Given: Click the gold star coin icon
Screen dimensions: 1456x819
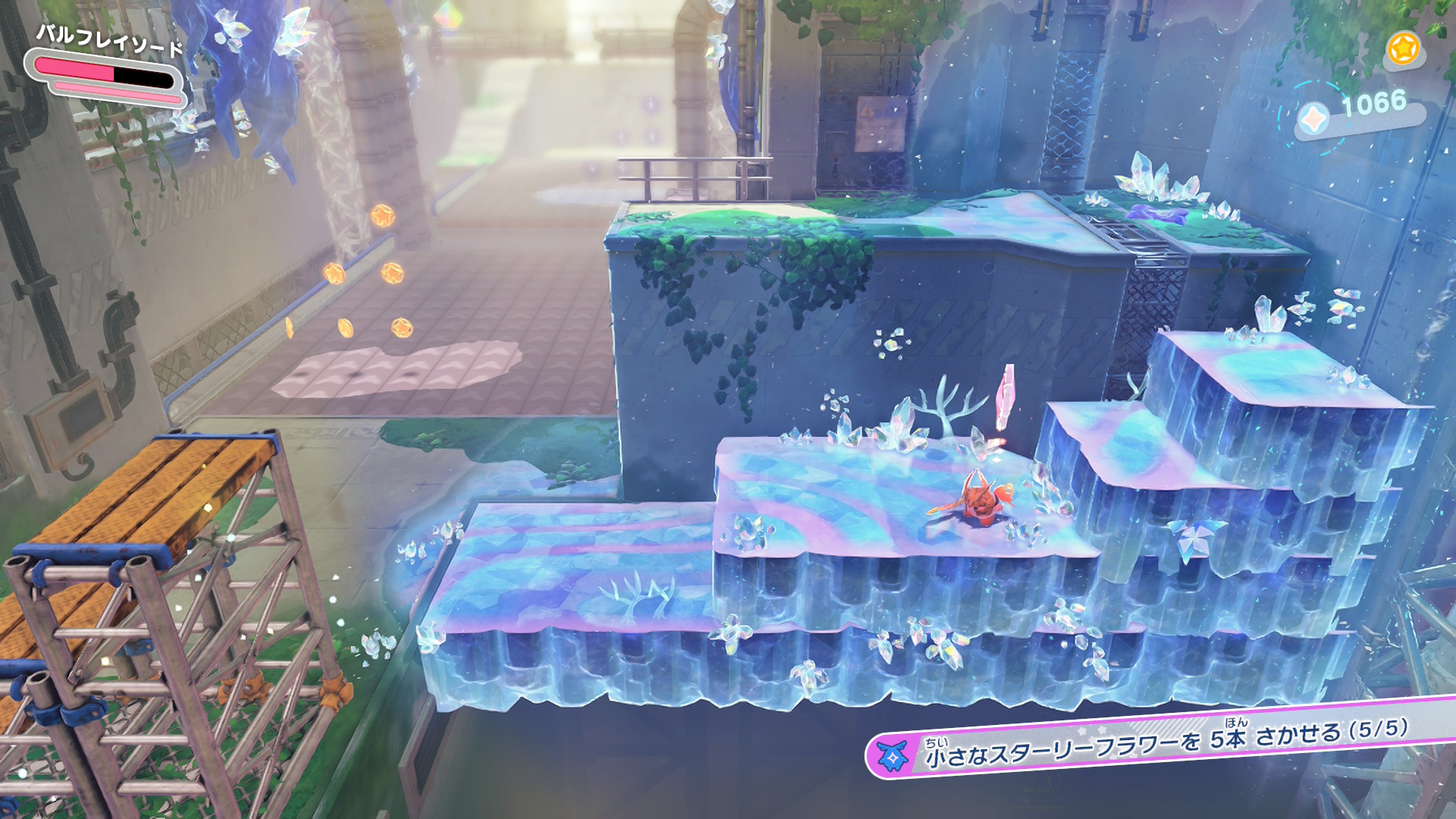Looking at the screenshot, I should (1403, 49).
